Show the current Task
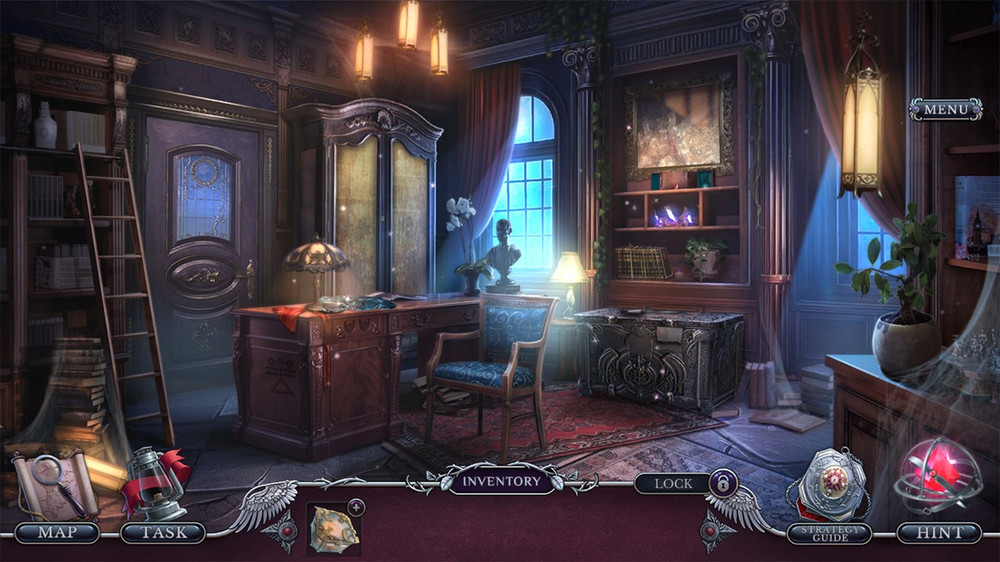The height and width of the screenshot is (562, 1000). (x=162, y=532)
